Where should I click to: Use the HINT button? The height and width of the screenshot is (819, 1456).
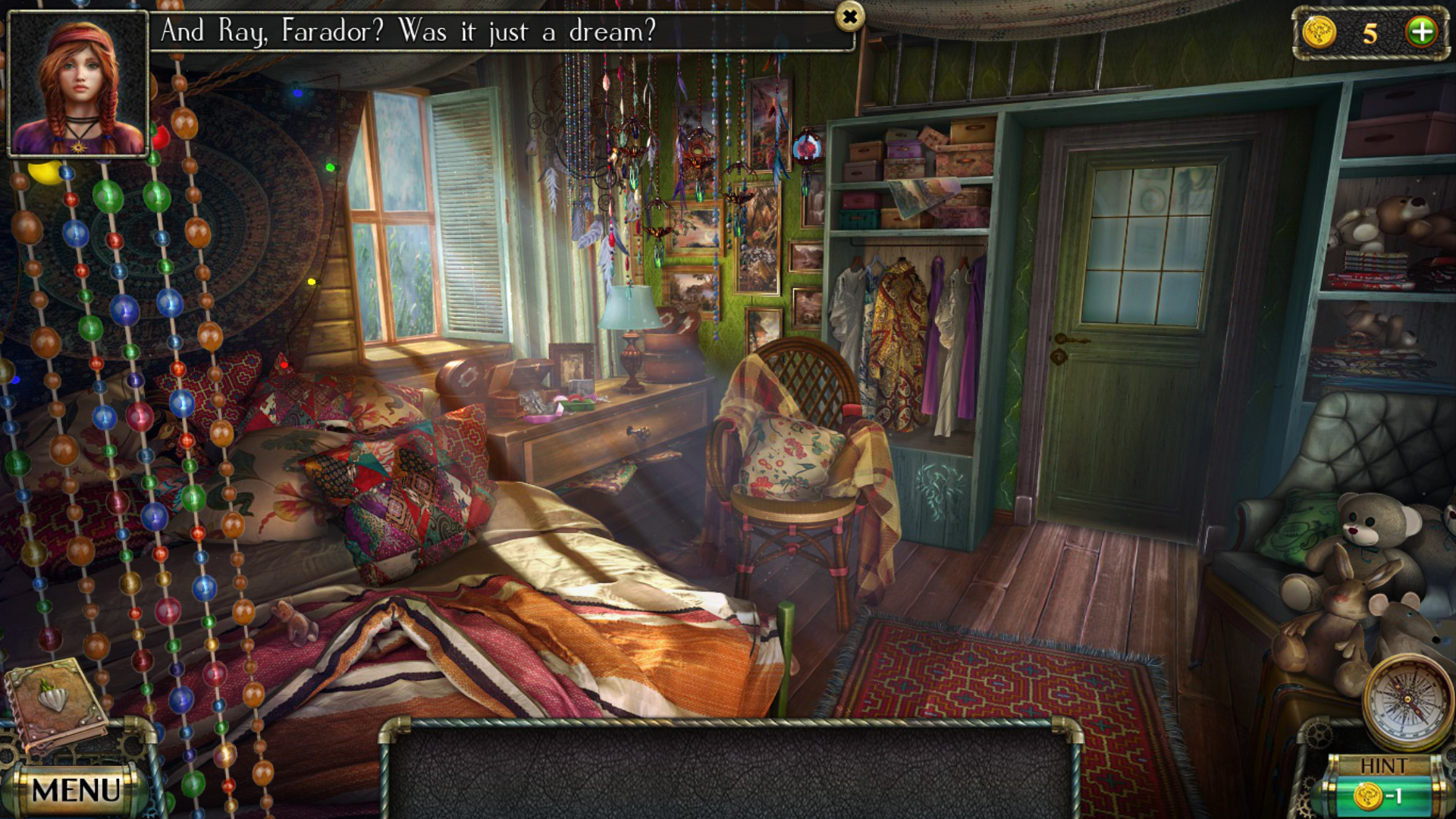[x=1382, y=786]
